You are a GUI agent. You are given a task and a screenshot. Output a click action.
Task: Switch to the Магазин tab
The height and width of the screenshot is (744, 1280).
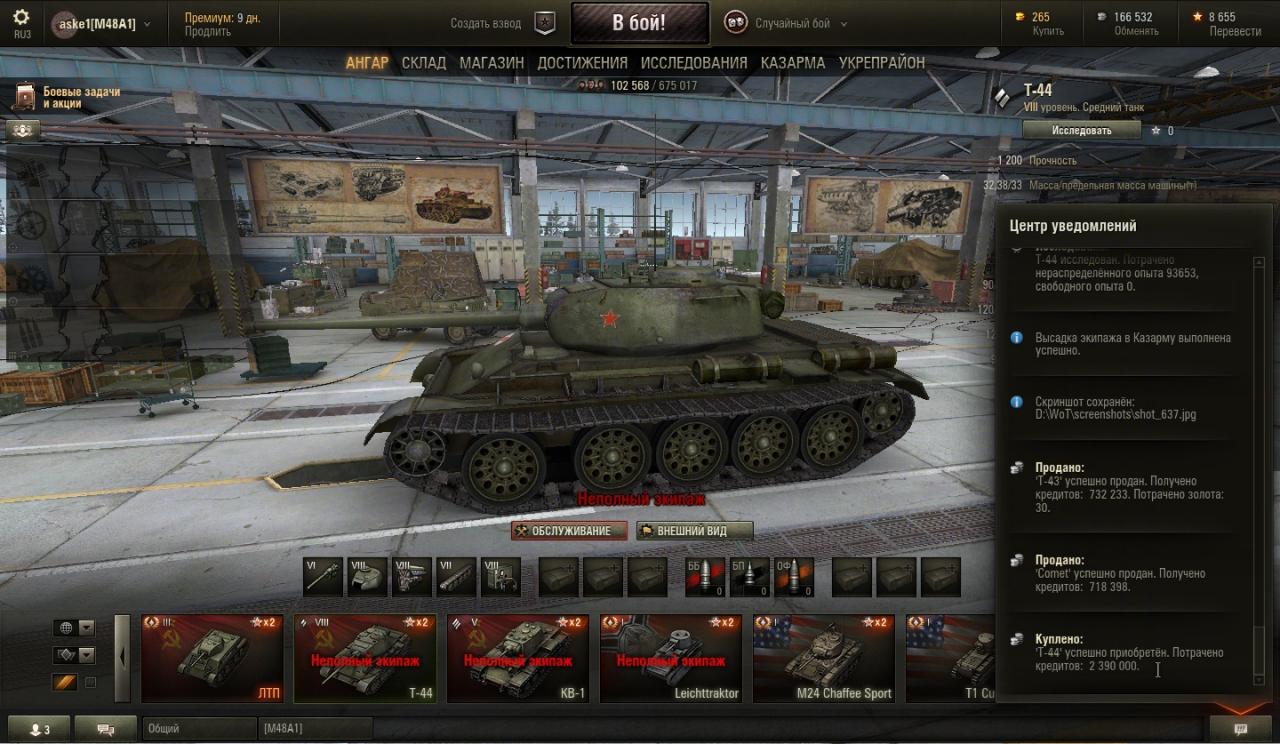click(x=491, y=62)
